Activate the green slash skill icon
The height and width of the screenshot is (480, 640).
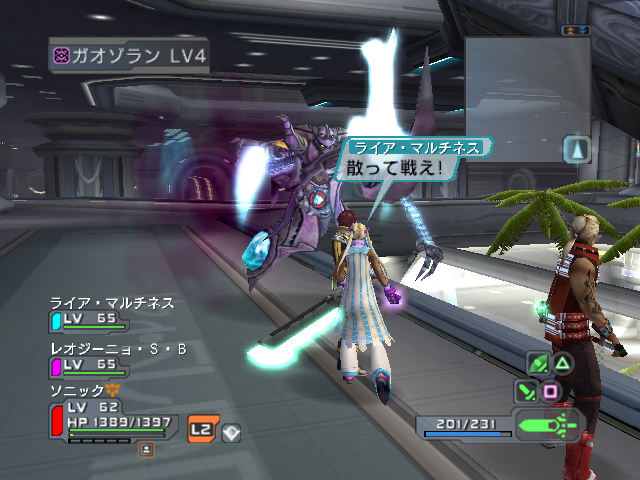[538, 363]
